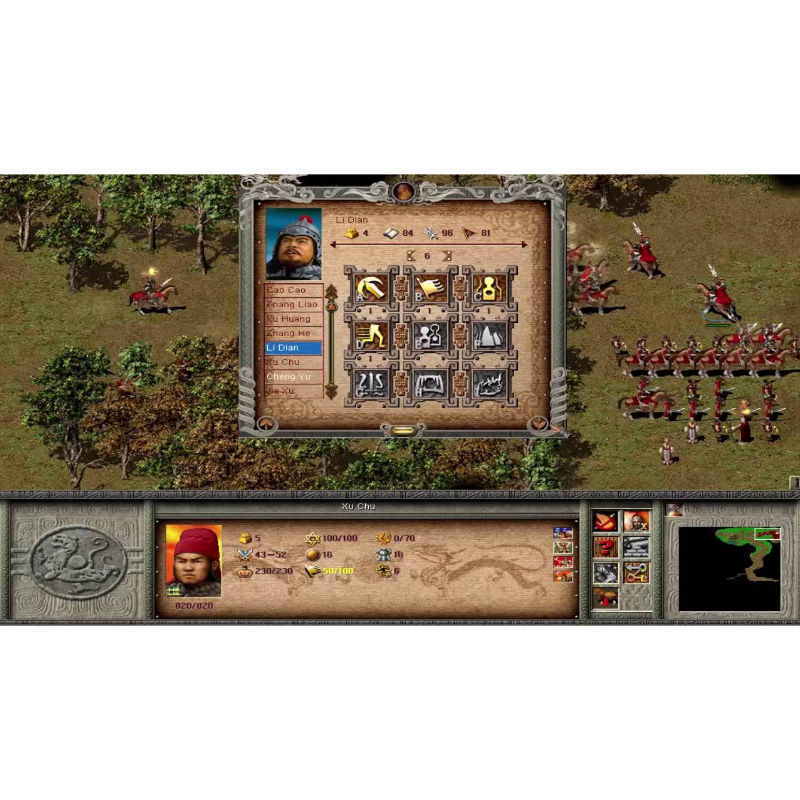Click the Xu Chu portrait in the unit panel
800x800 pixels.
[193, 561]
